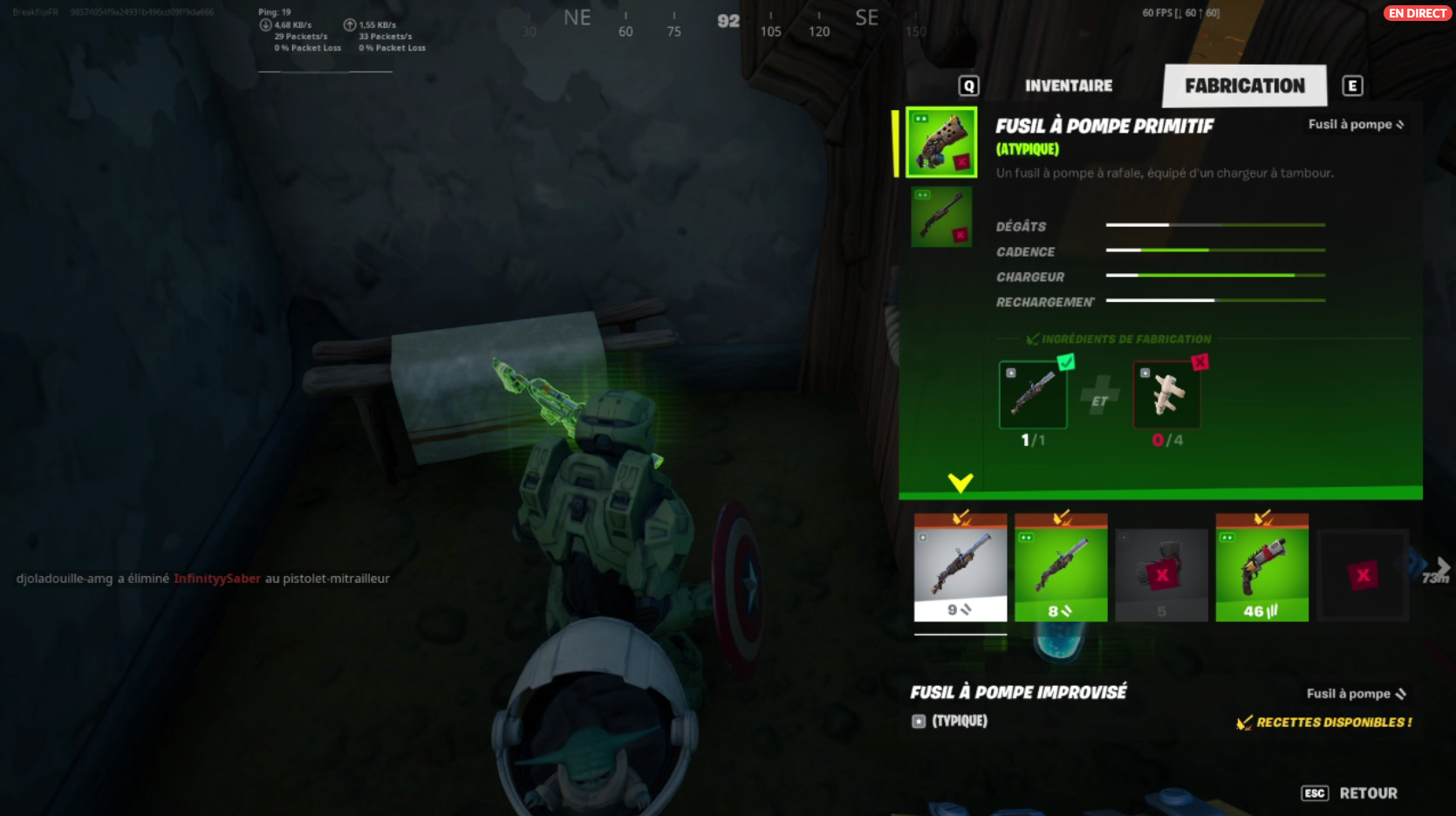Click the musket ingredient marked 1/1
Screen dimensions: 1456x816
[x=1033, y=394]
